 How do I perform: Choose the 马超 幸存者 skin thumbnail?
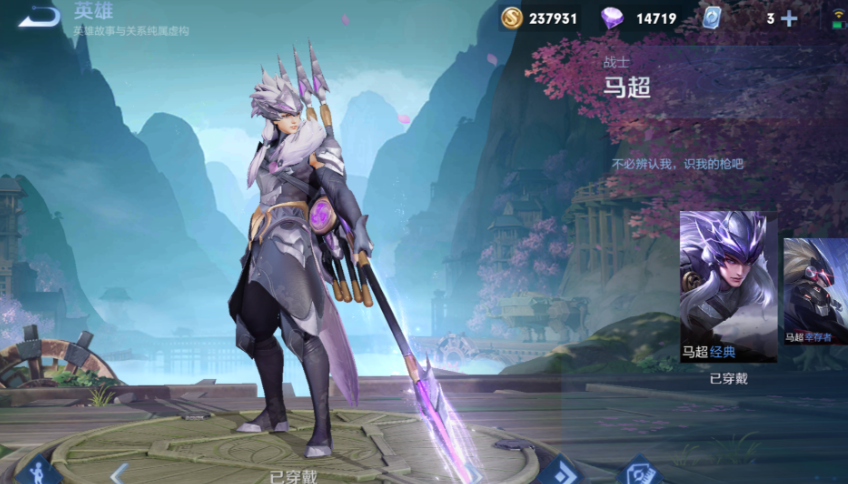(x=816, y=292)
